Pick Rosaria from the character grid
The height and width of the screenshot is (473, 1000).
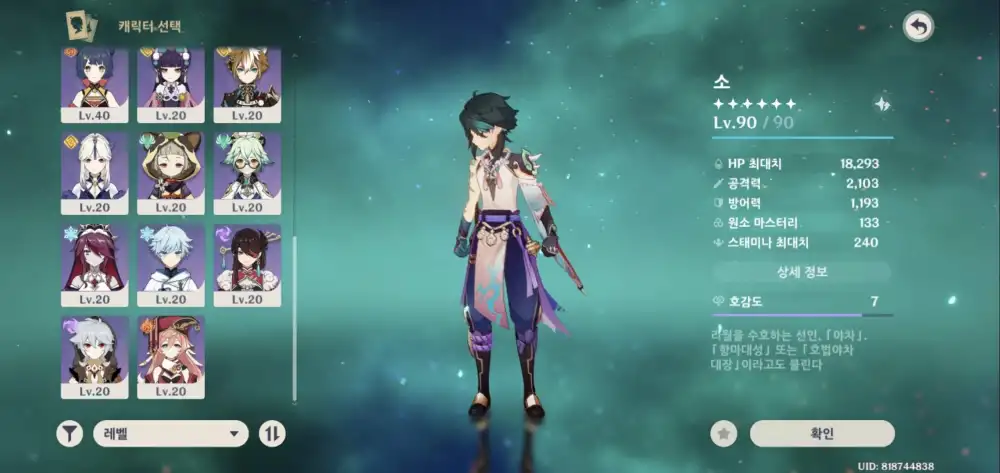[95, 260]
